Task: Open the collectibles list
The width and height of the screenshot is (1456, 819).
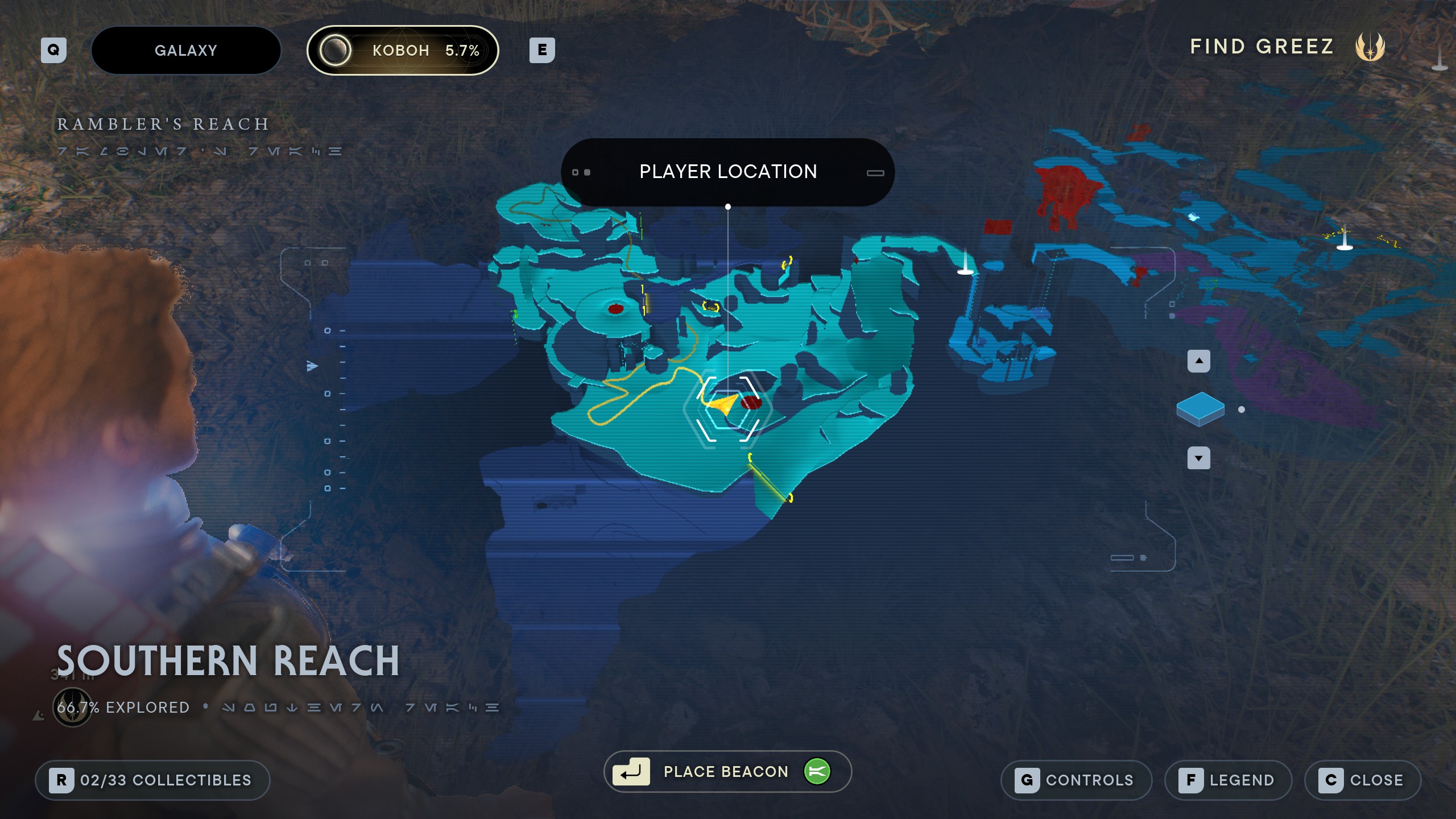Action: (x=152, y=780)
